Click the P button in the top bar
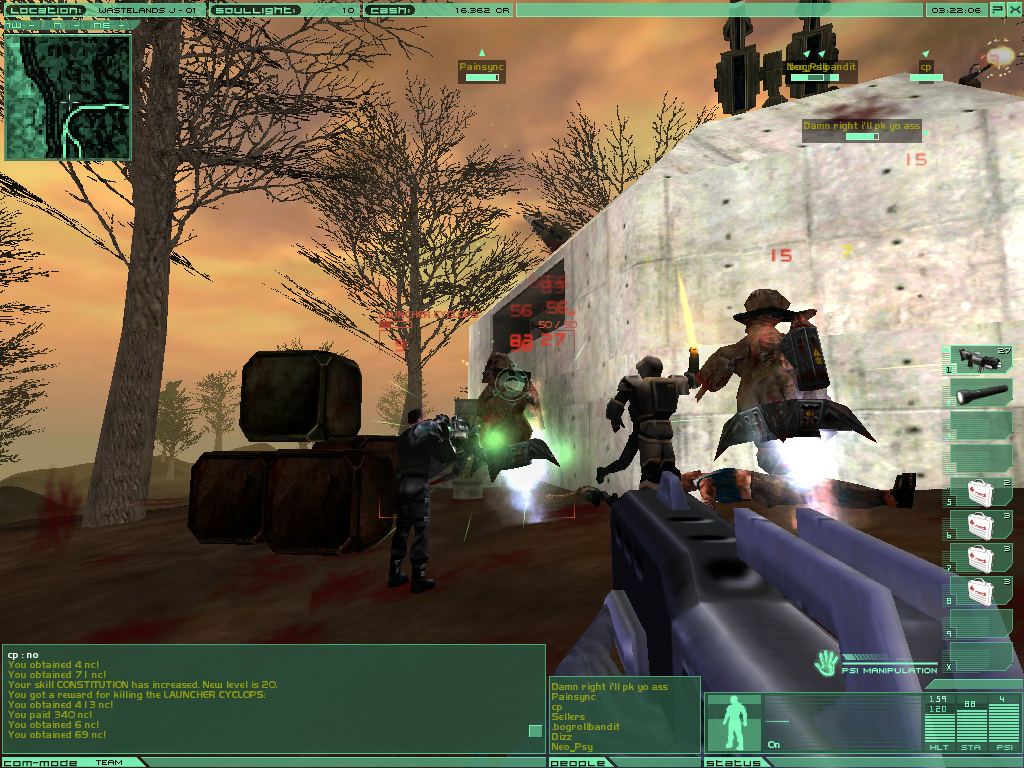 [996, 9]
